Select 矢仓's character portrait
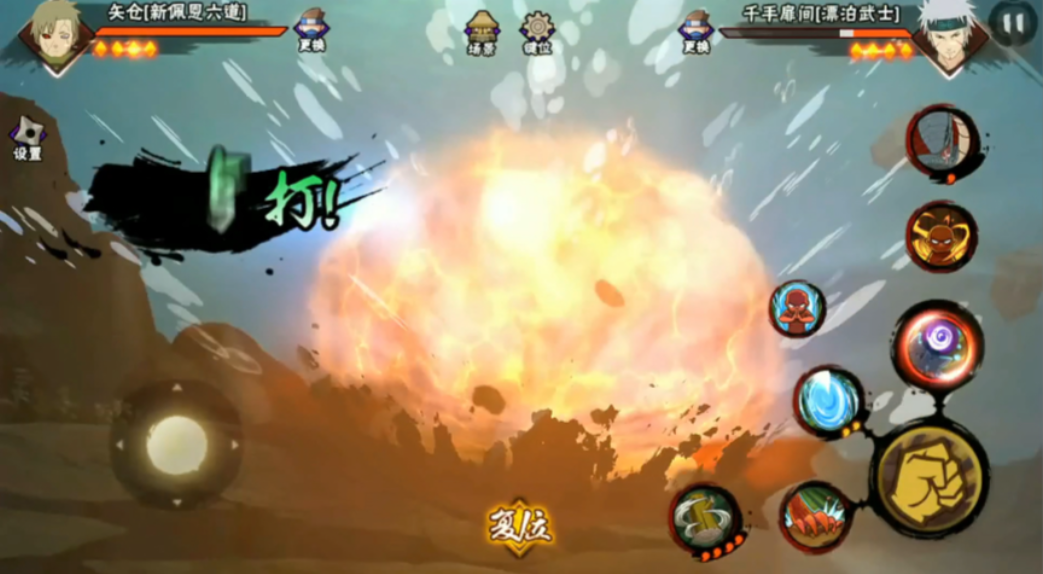1043x574 pixels. coord(56,36)
